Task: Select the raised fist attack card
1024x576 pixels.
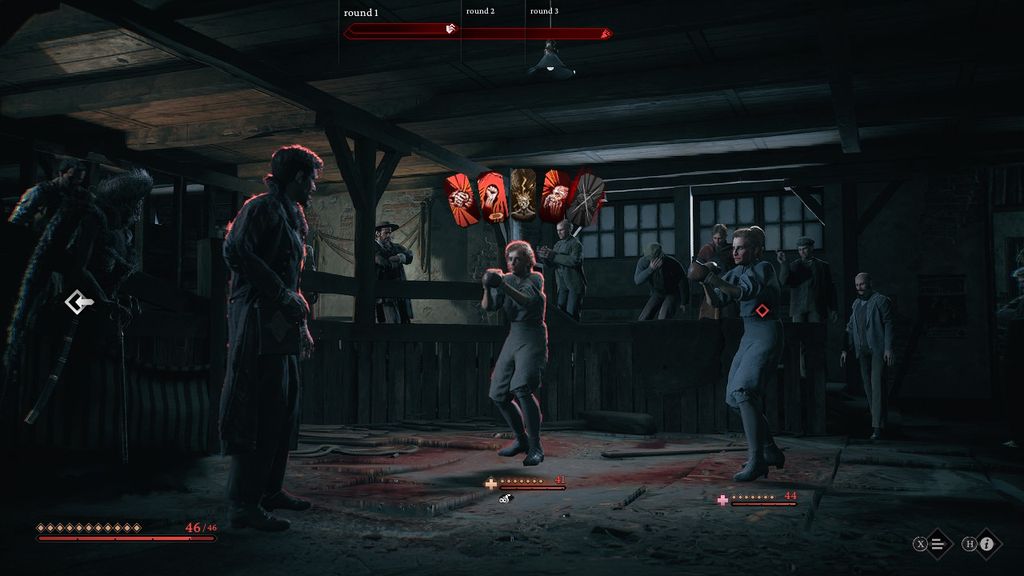Action: click(x=491, y=195)
